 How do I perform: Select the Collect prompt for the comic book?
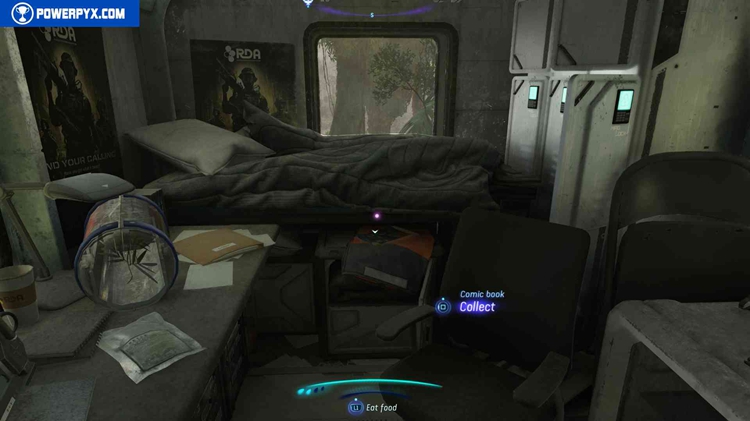[476, 307]
